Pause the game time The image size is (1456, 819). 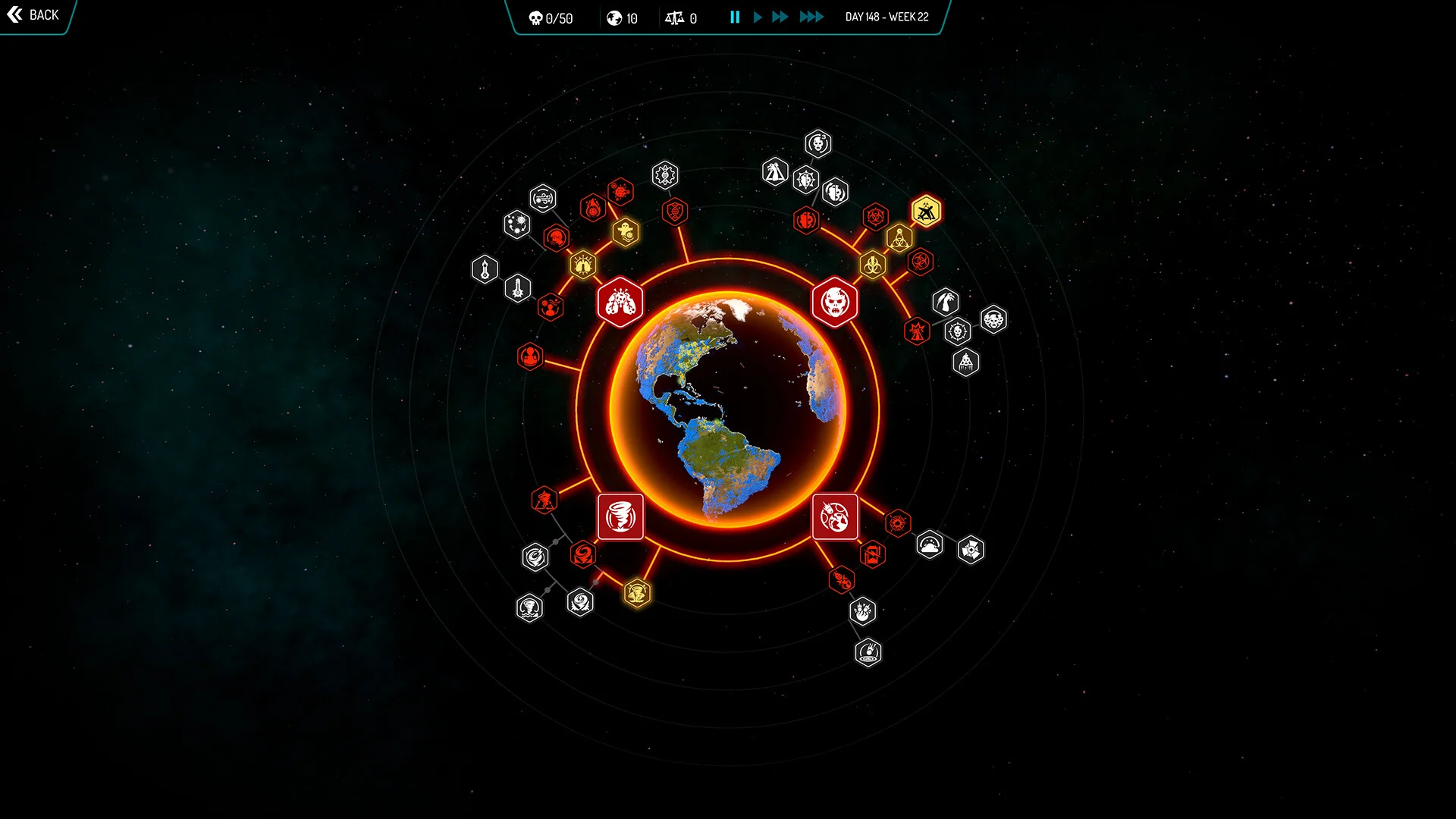click(x=734, y=17)
